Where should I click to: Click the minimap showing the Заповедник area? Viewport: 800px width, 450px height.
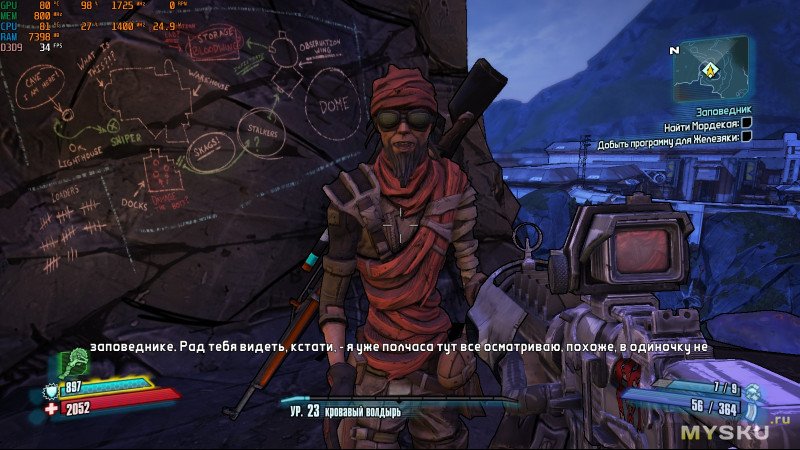tap(709, 67)
